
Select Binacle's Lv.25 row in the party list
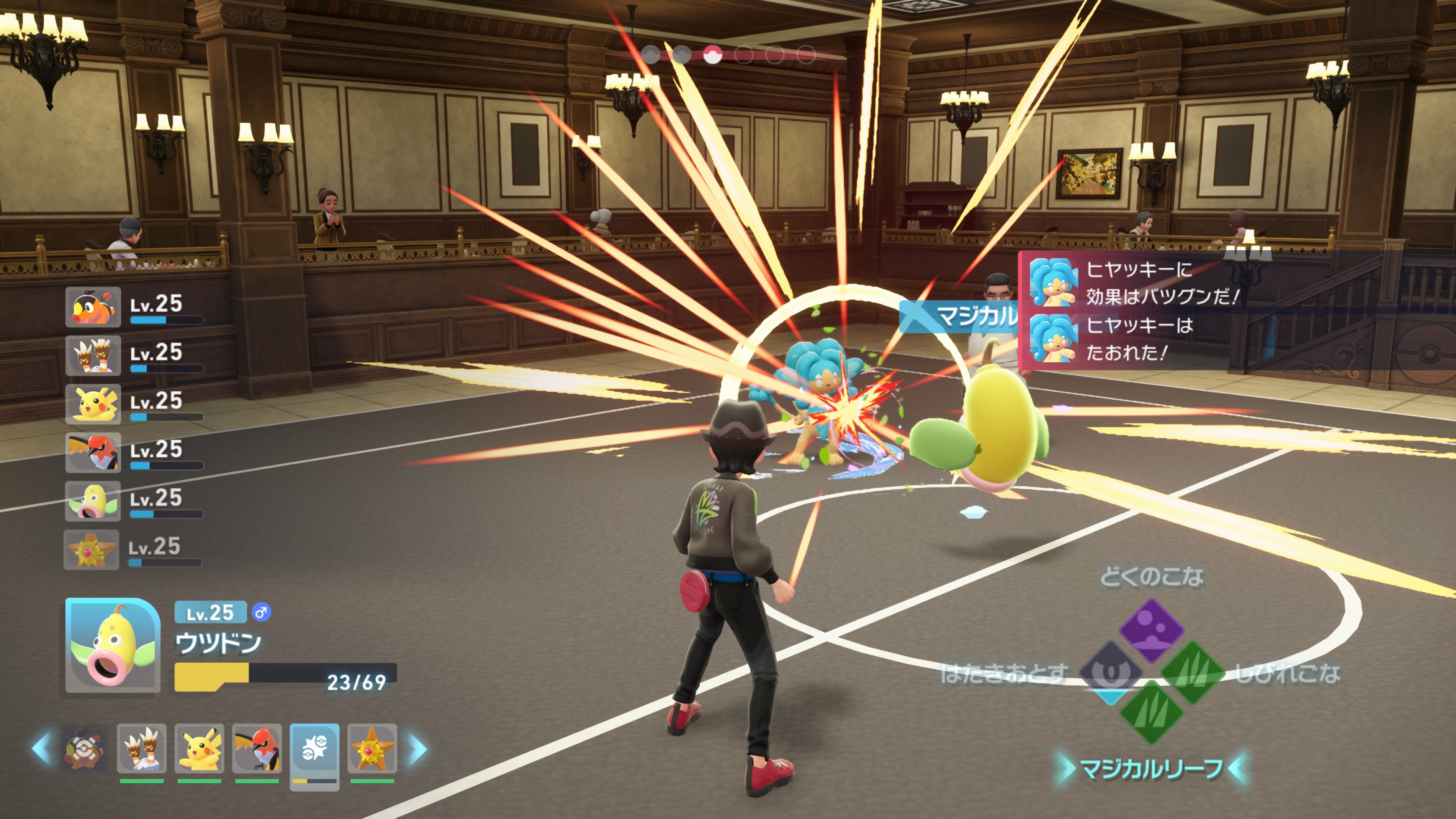(135, 356)
